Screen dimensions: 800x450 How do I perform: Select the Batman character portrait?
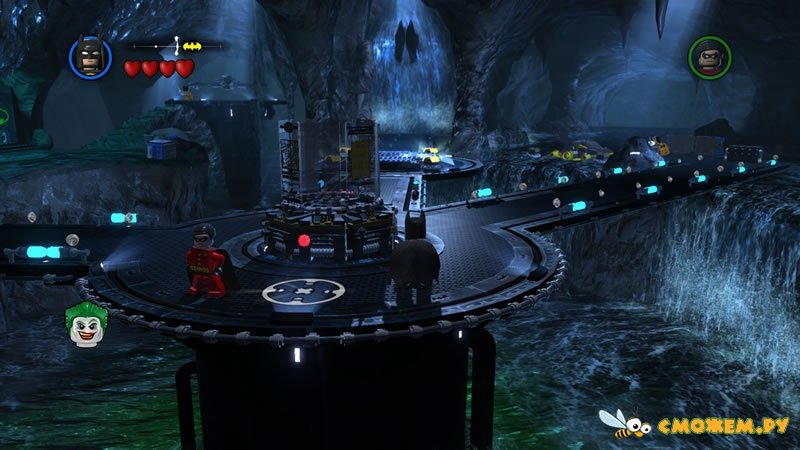pyautogui.click(x=90, y=57)
